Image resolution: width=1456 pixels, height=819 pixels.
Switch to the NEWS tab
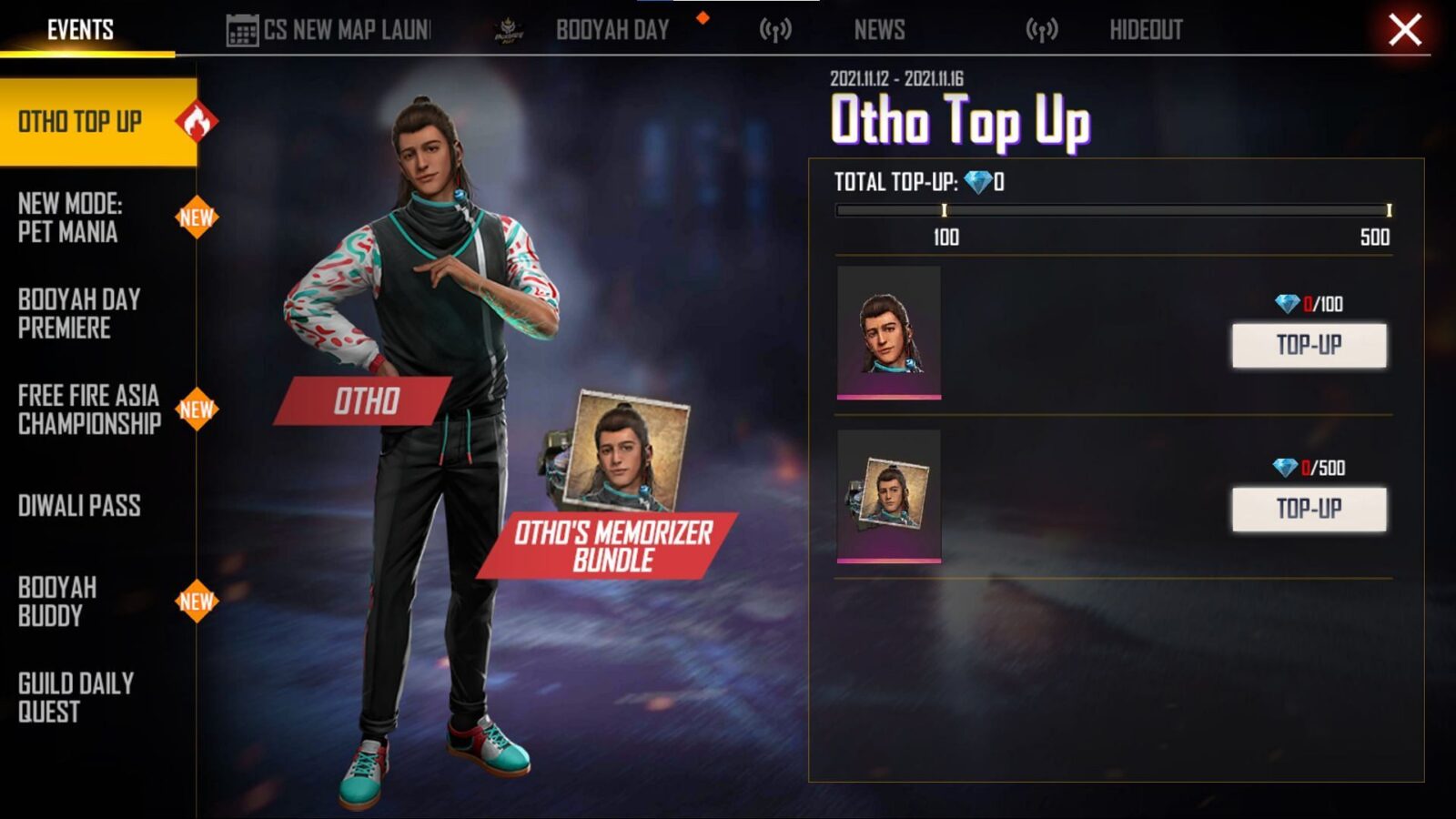coord(878,30)
